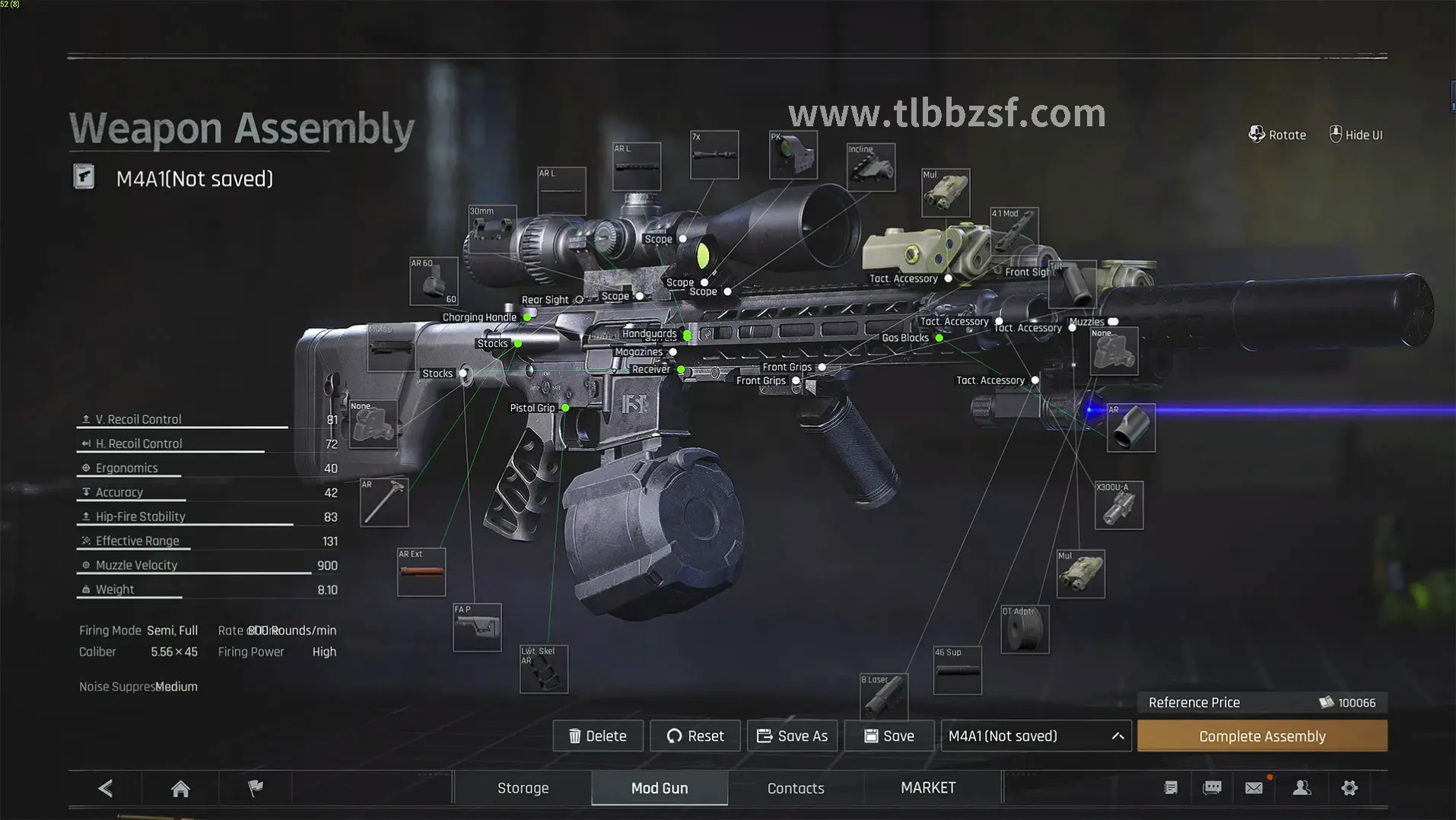Delete the current weapon build
The height and width of the screenshot is (820, 1456).
[x=598, y=736]
